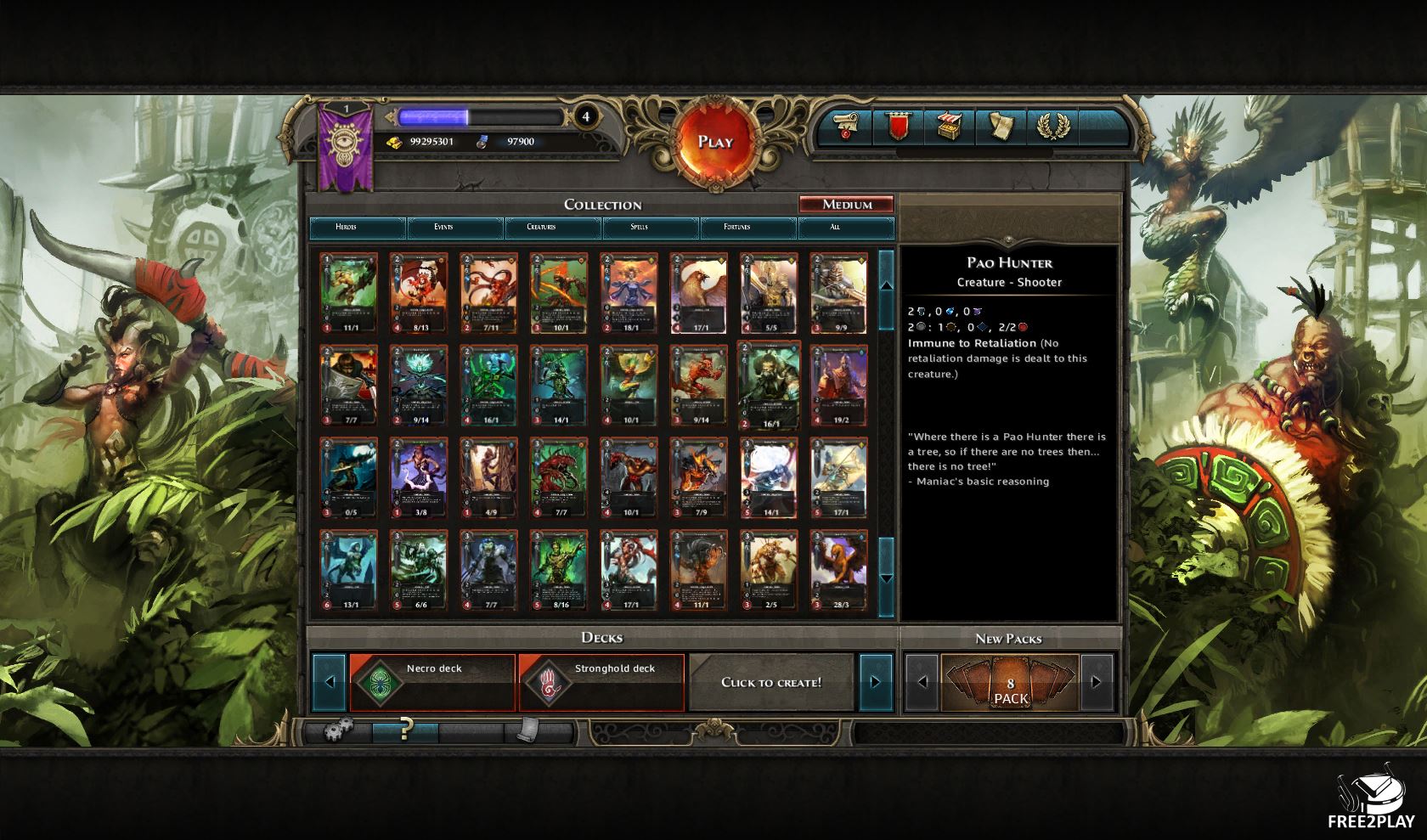Open the Necro deck
The height and width of the screenshot is (840, 1427).
[432, 682]
